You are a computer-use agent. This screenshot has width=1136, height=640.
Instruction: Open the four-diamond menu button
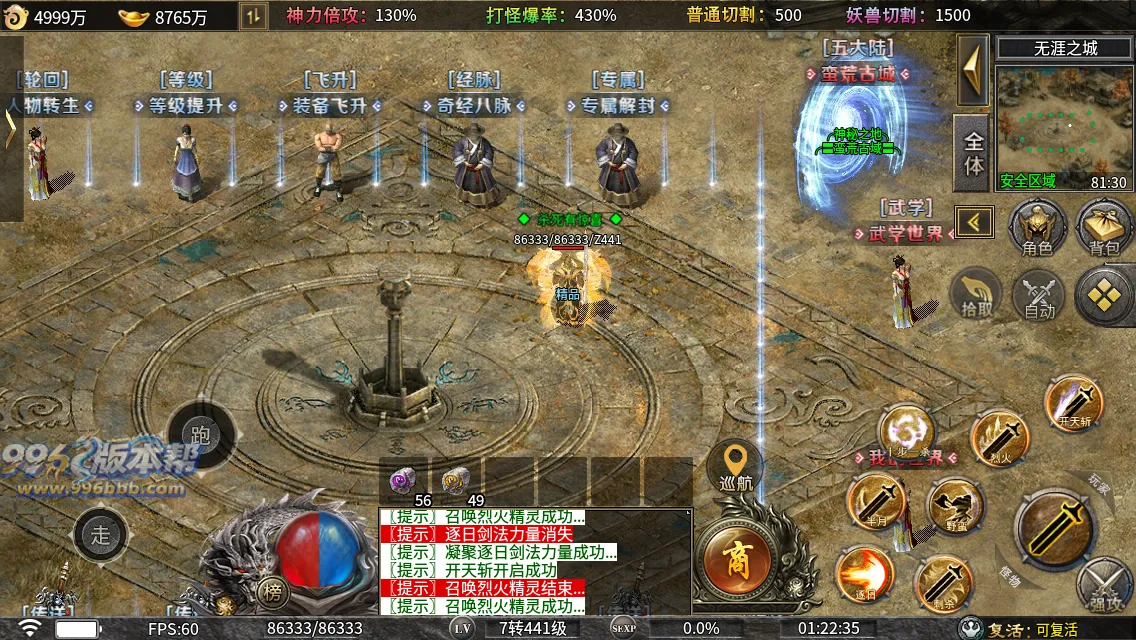tap(1104, 295)
